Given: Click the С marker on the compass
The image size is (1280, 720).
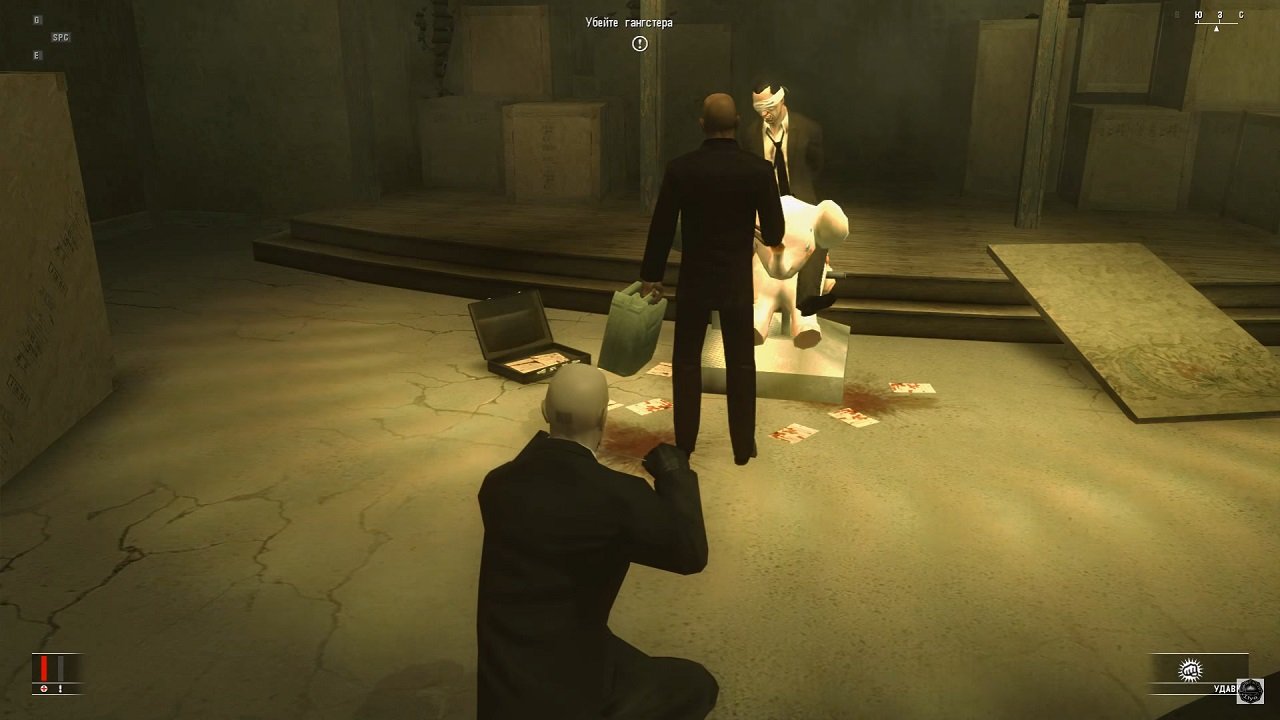Looking at the screenshot, I should click(1242, 15).
